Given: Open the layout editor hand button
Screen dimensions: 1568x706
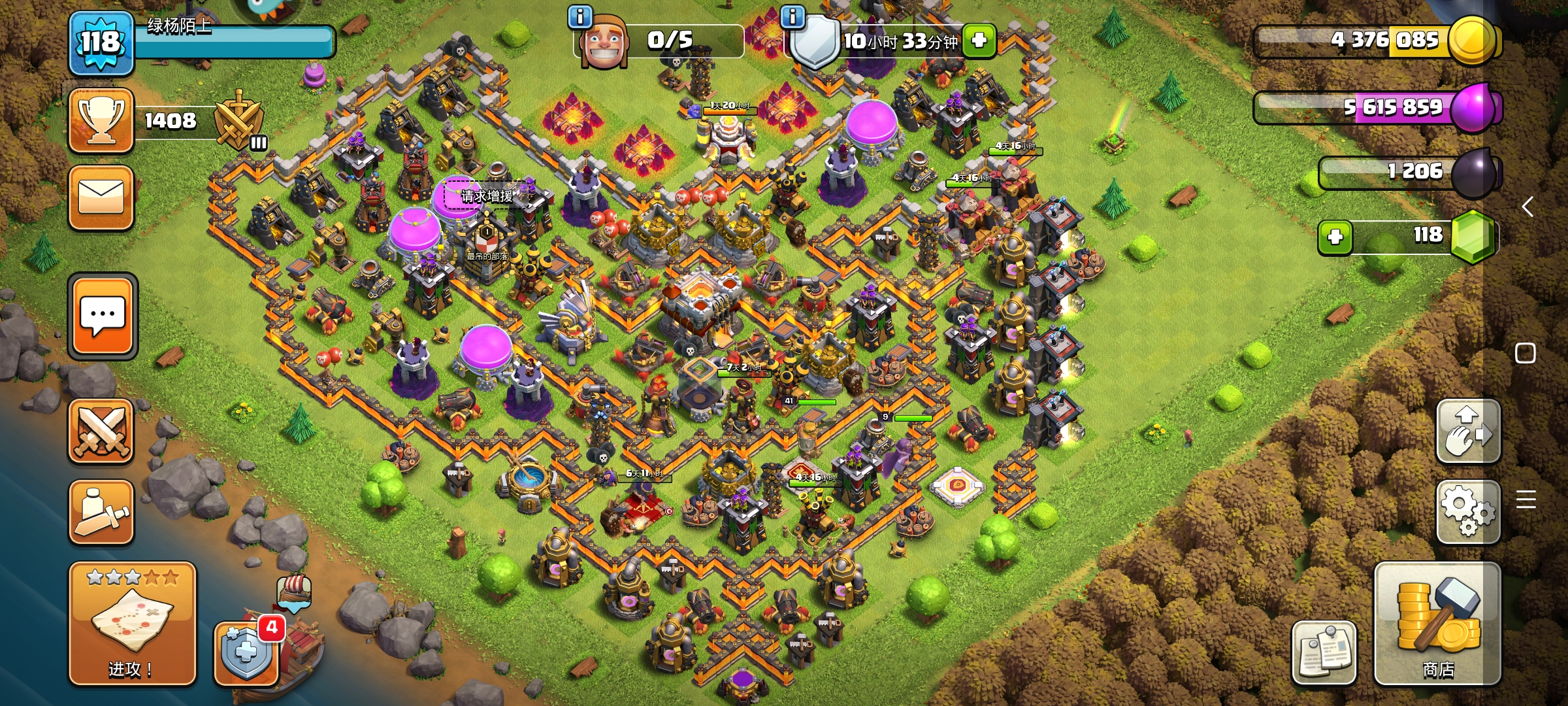Looking at the screenshot, I should [x=1468, y=431].
